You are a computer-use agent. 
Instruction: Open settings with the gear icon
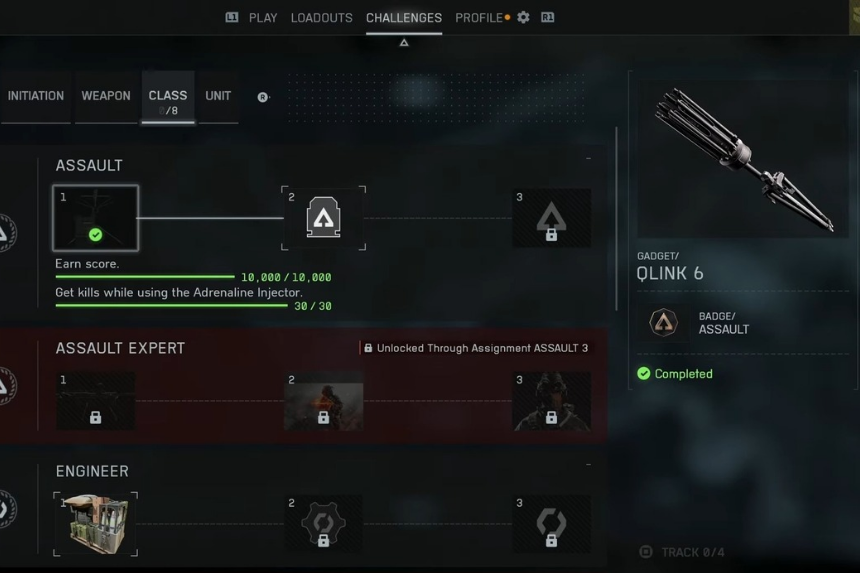point(523,18)
